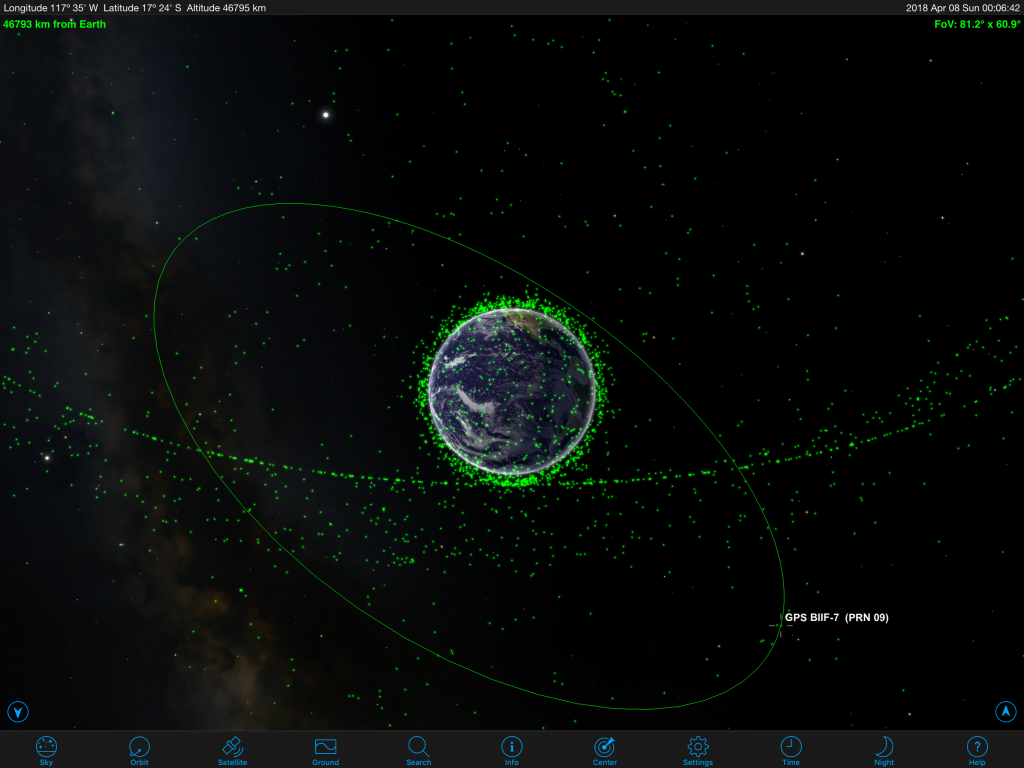Open the Sky view
Image resolution: width=1024 pixels, height=768 pixels.
(46, 748)
